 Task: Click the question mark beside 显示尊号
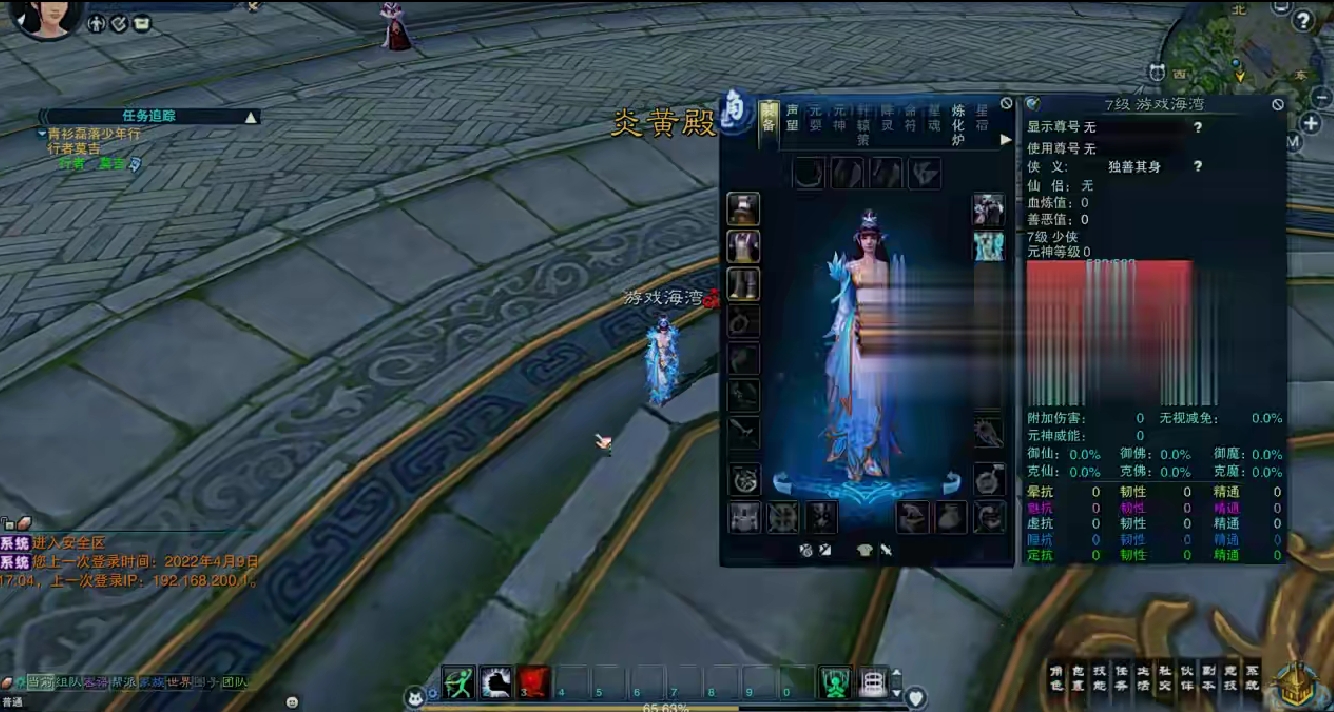pyautogui.click(x=1197, y=128)
